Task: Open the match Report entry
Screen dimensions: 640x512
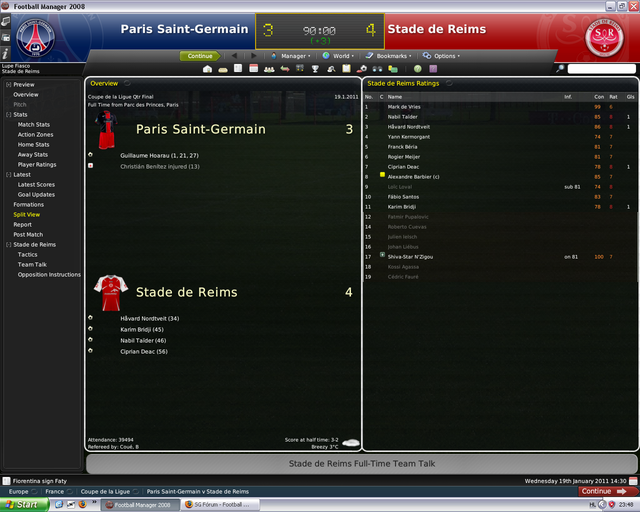Action: pos(22,224)
